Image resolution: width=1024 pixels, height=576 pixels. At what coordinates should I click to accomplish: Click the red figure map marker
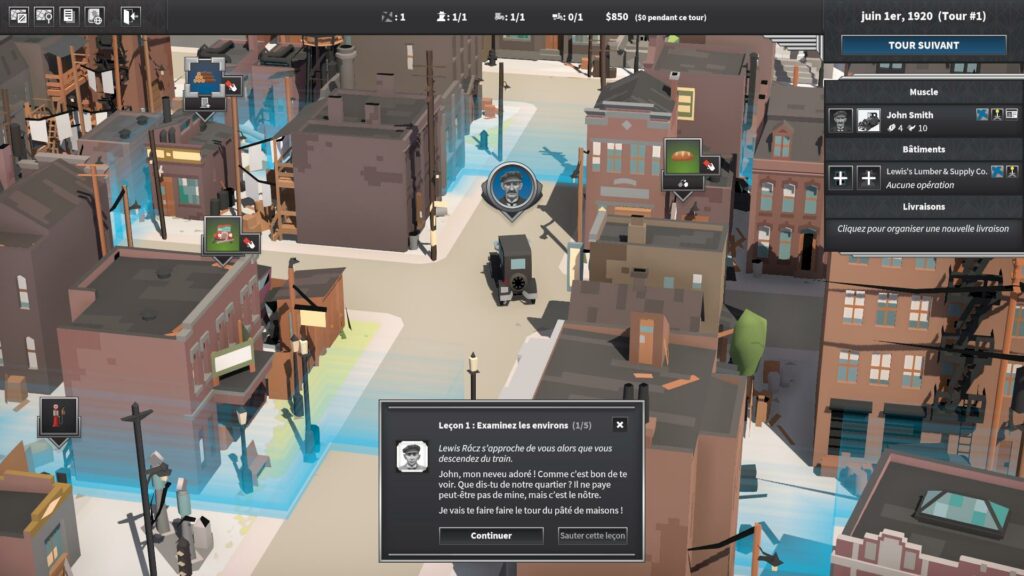coord(58,416)
